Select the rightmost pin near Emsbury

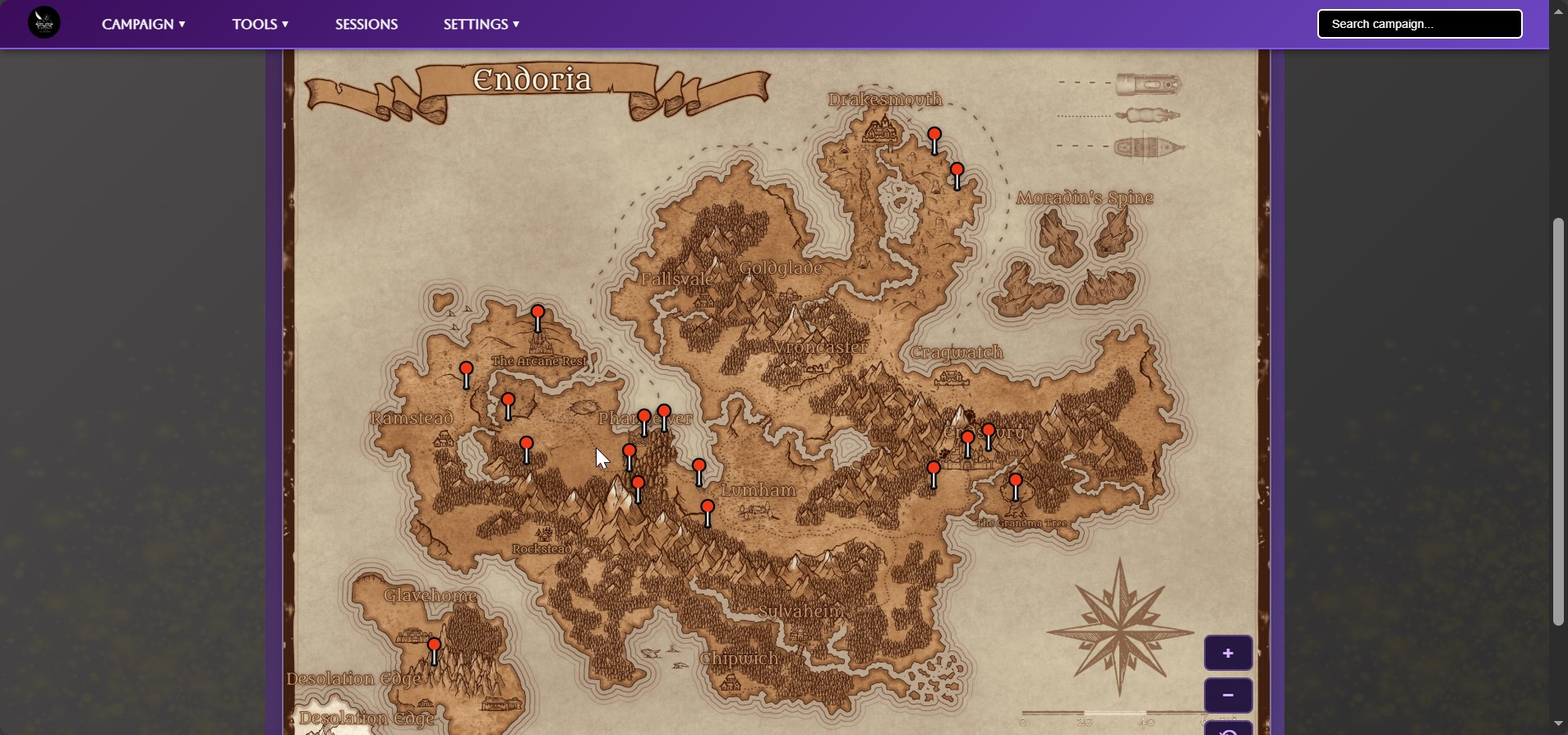[989, 431]
